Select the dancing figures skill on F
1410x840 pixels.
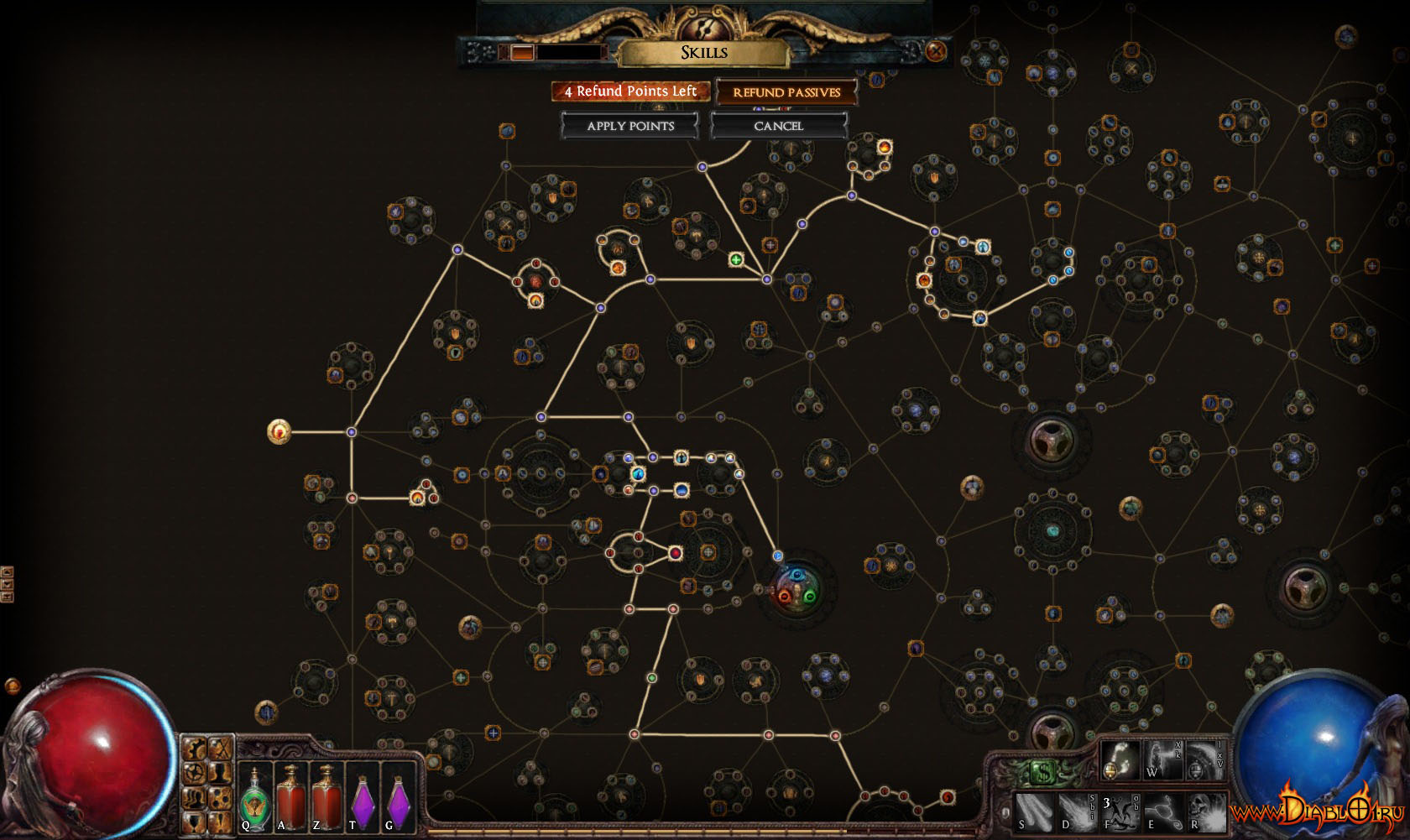(1119, 811)
